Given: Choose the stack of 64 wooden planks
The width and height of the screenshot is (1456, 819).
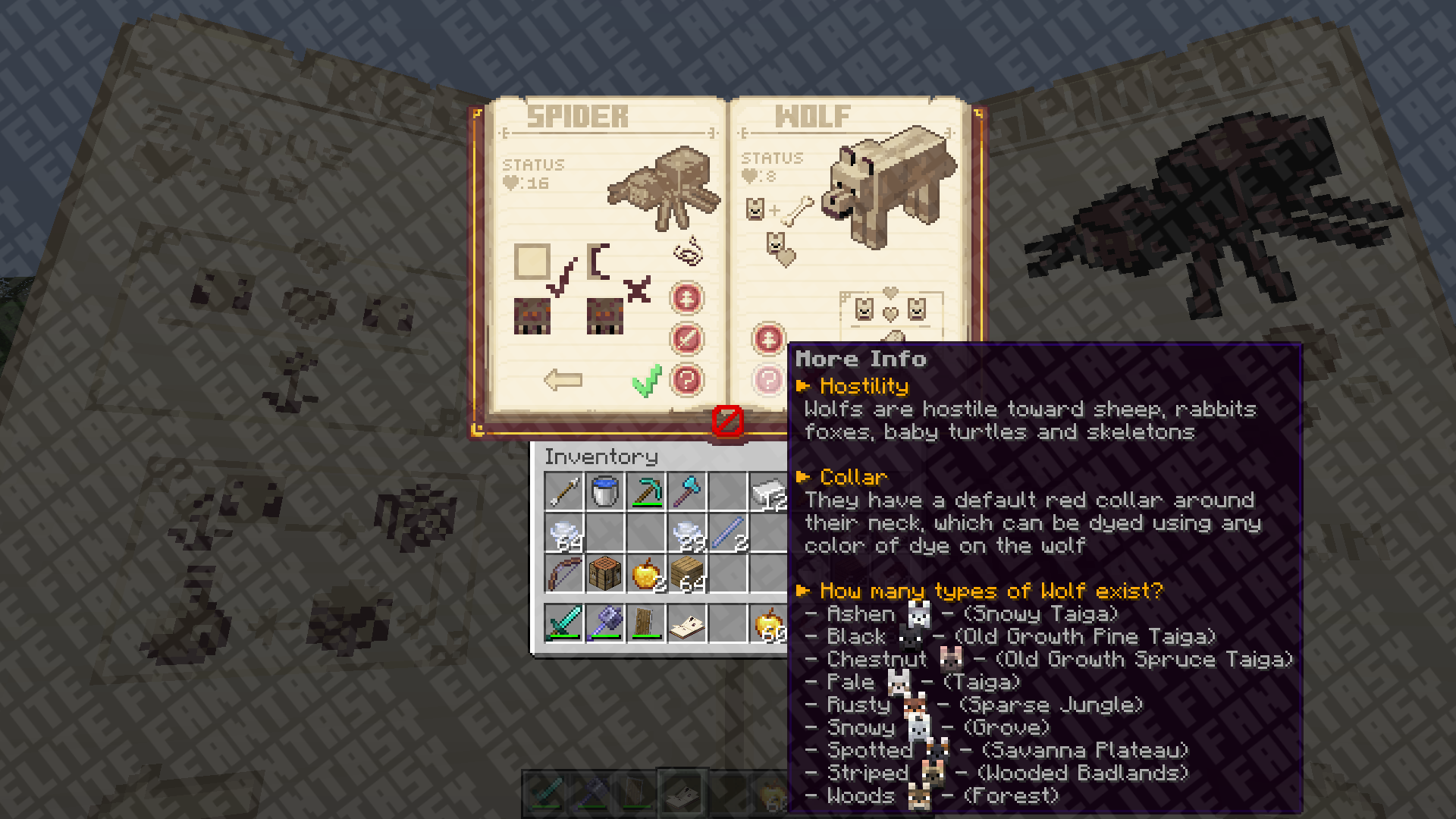Looking at the screenshot, I should click(687, 573).
